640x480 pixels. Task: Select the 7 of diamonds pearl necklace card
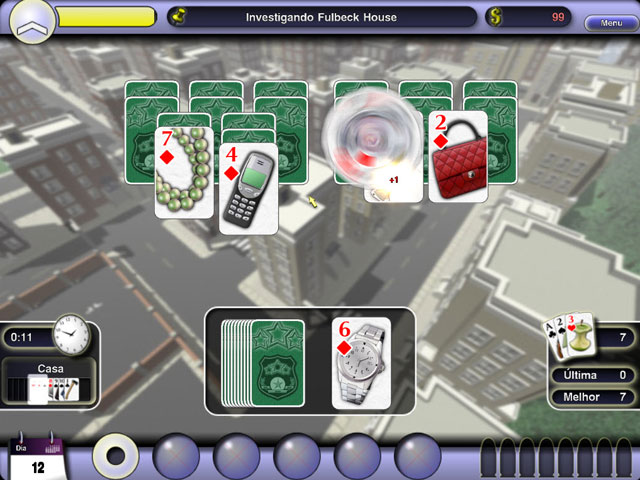(x=183, y=166)
